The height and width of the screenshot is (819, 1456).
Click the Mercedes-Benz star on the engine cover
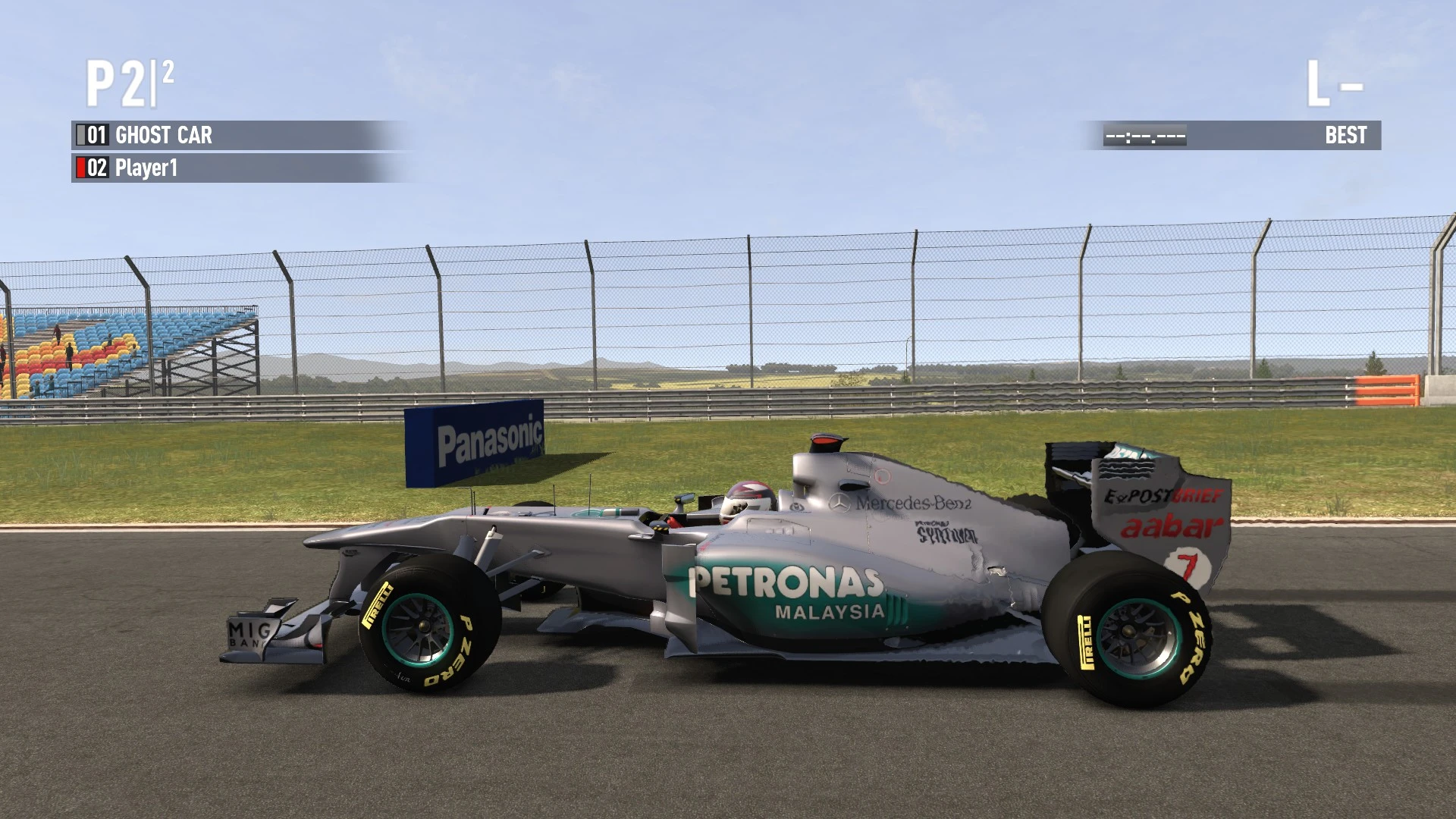point(840,501)
